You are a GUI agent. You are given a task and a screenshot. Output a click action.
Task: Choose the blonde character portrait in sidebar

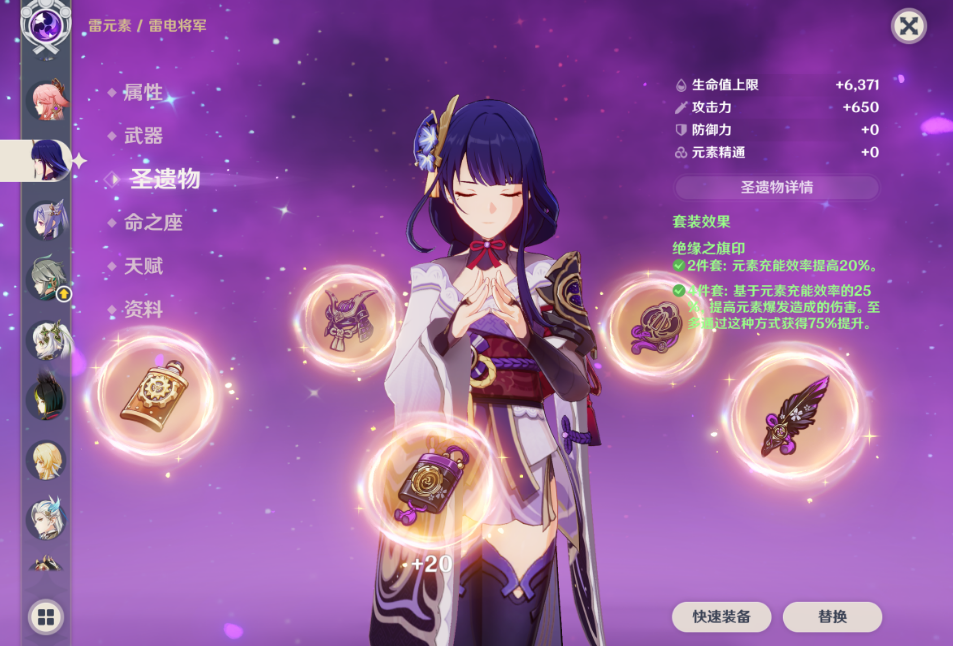[46, 460]
